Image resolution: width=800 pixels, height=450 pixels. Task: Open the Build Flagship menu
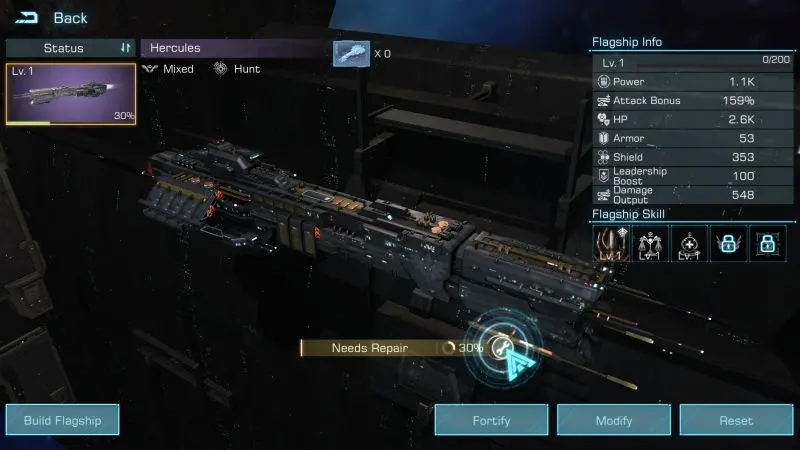tap(63, 421)
